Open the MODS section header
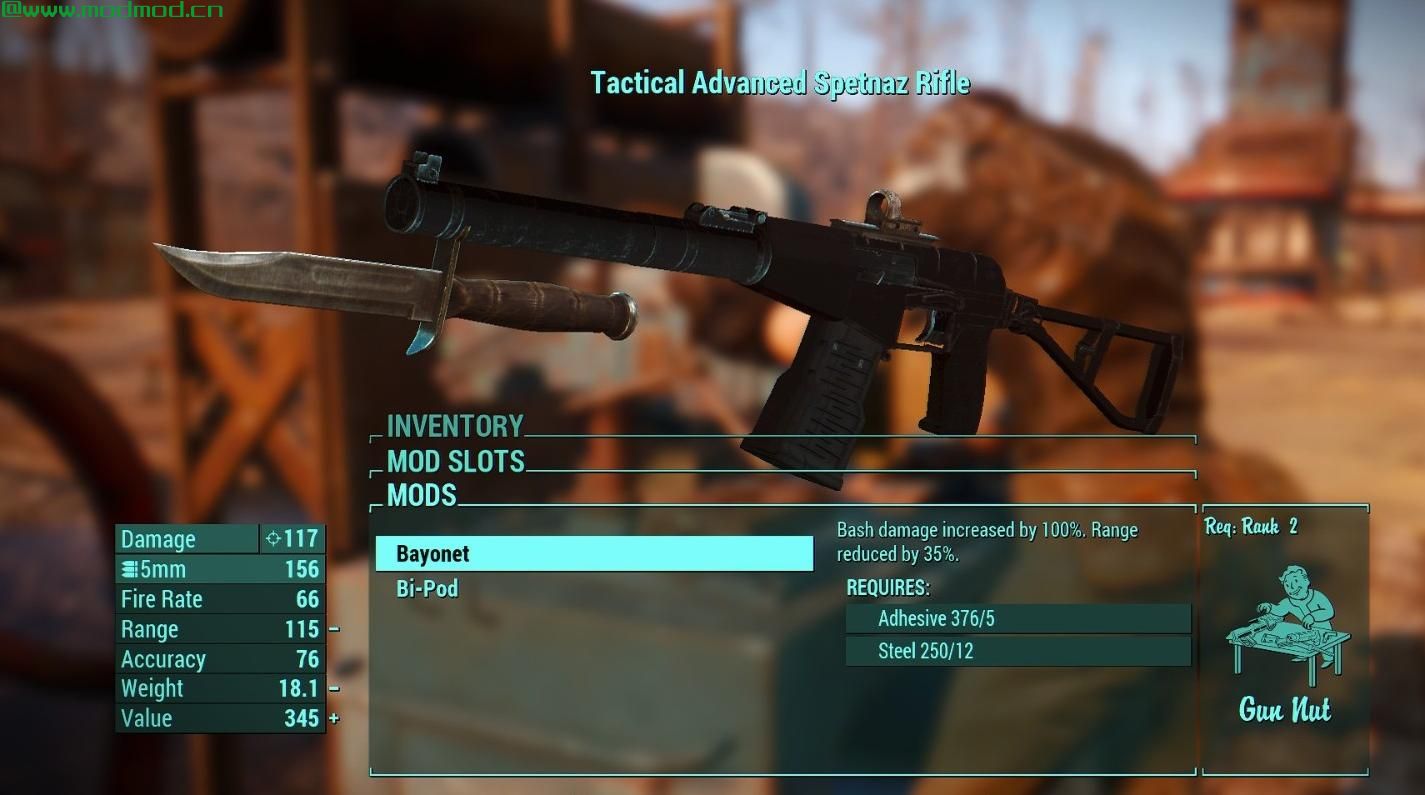 (421, 496)
